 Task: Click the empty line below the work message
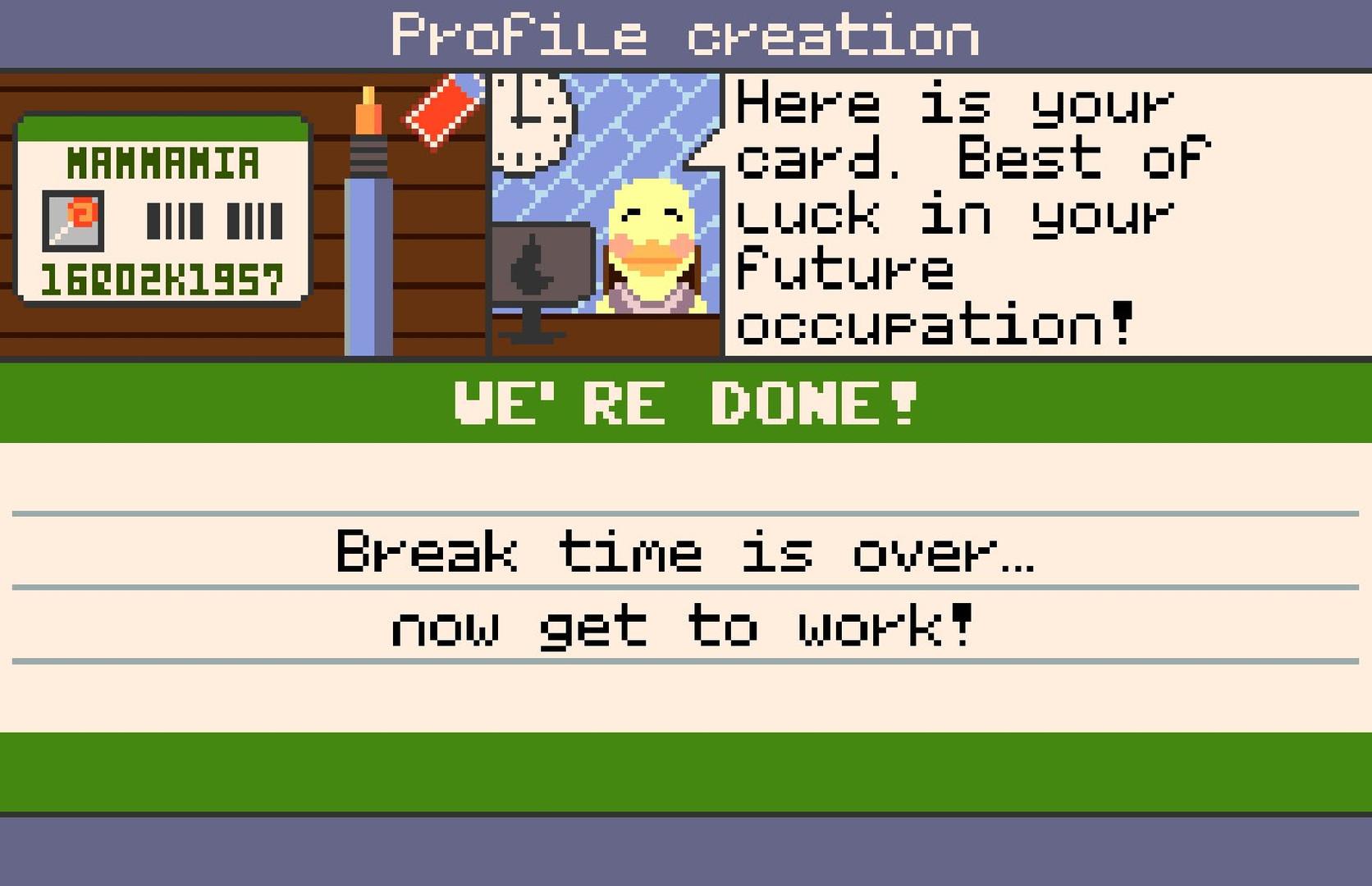pos(686,697)
